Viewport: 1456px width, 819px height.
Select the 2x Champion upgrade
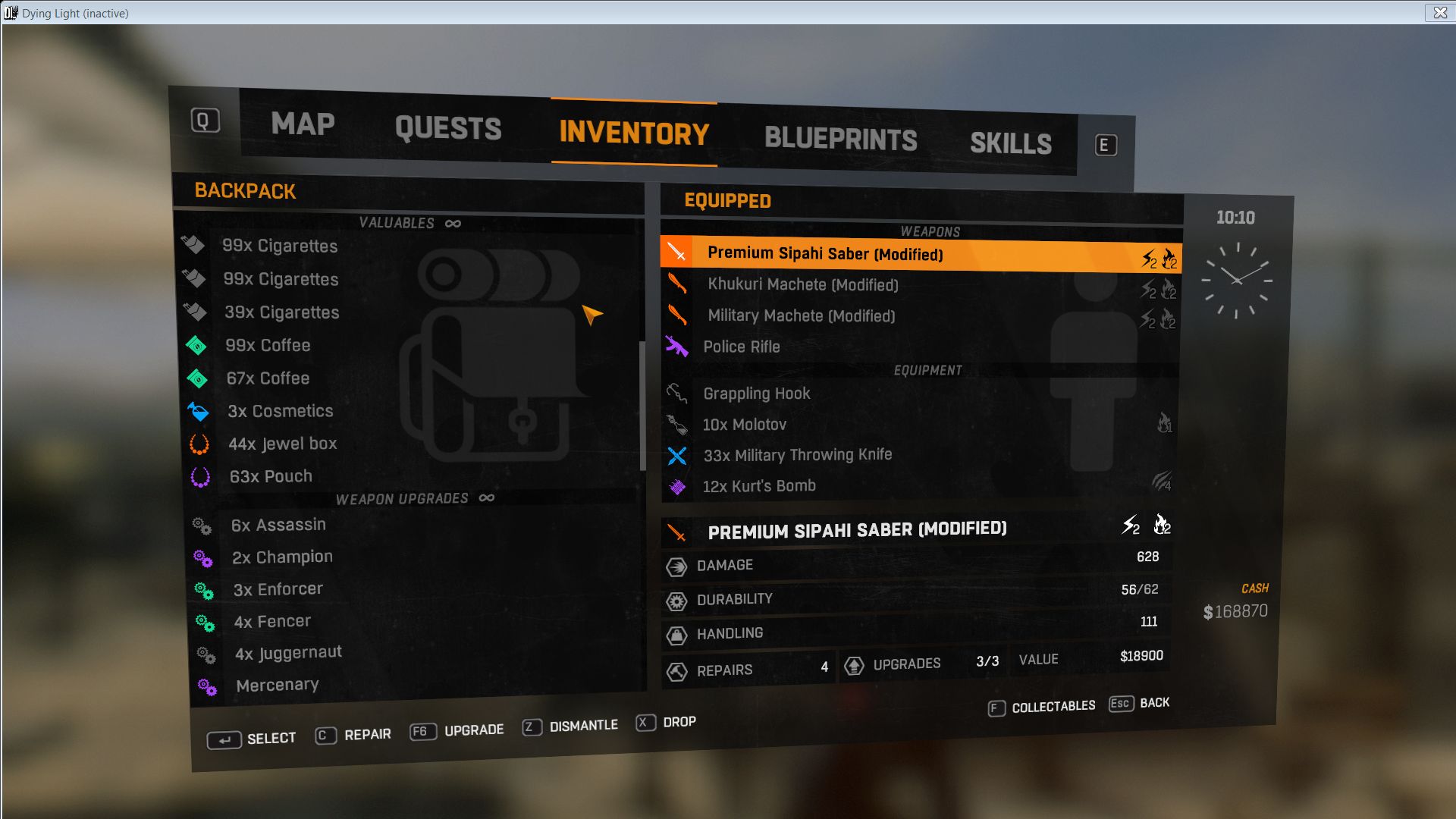282,557
